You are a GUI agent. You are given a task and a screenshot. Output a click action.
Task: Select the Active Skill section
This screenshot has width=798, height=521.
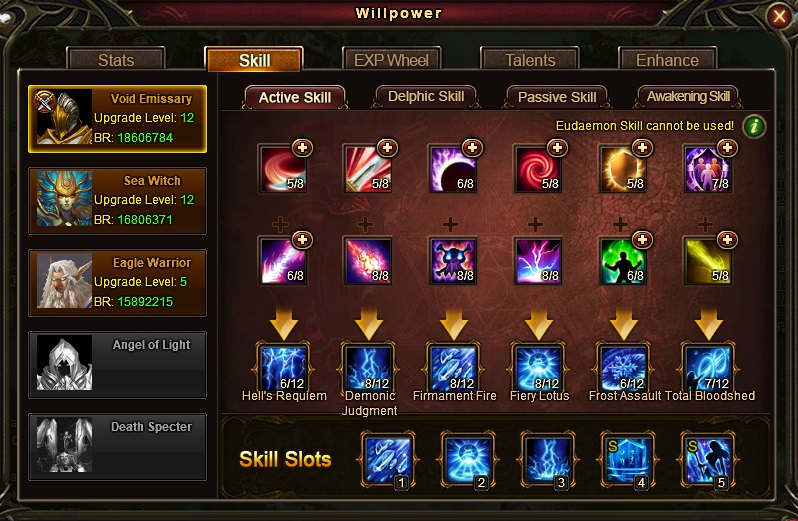295,97
